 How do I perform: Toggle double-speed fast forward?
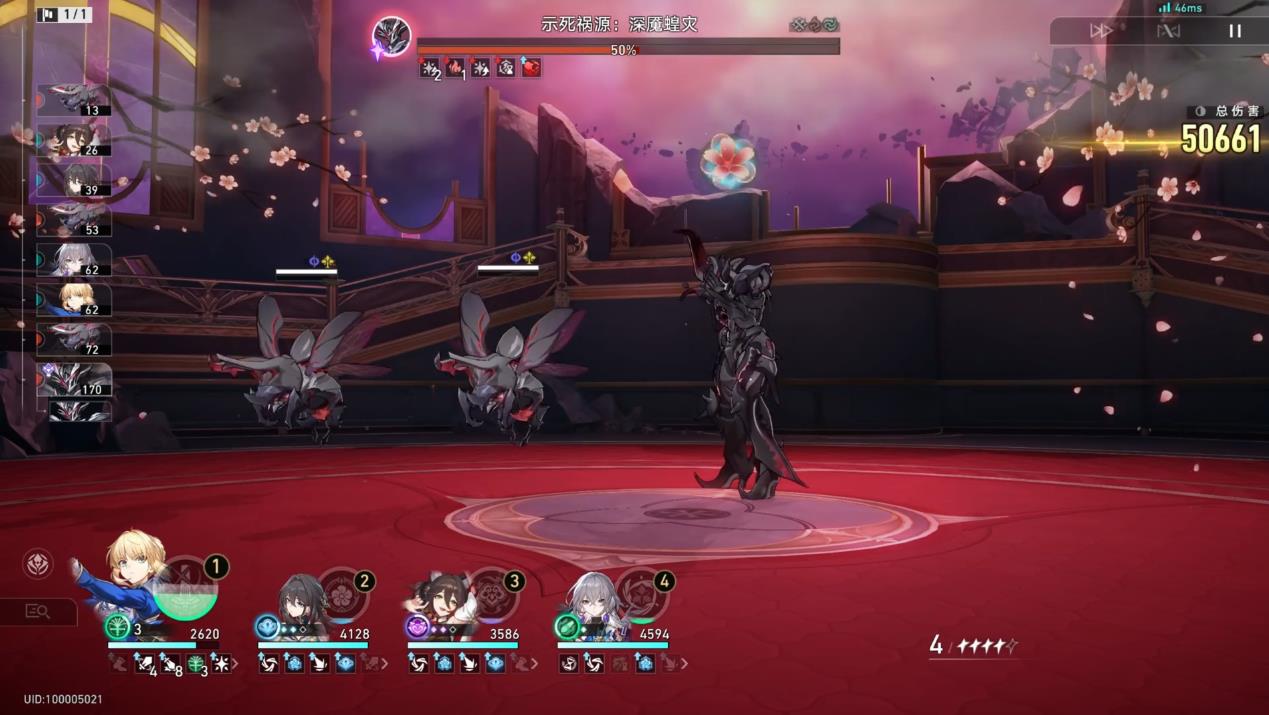pyautogui.click(x=1101, y=31)
